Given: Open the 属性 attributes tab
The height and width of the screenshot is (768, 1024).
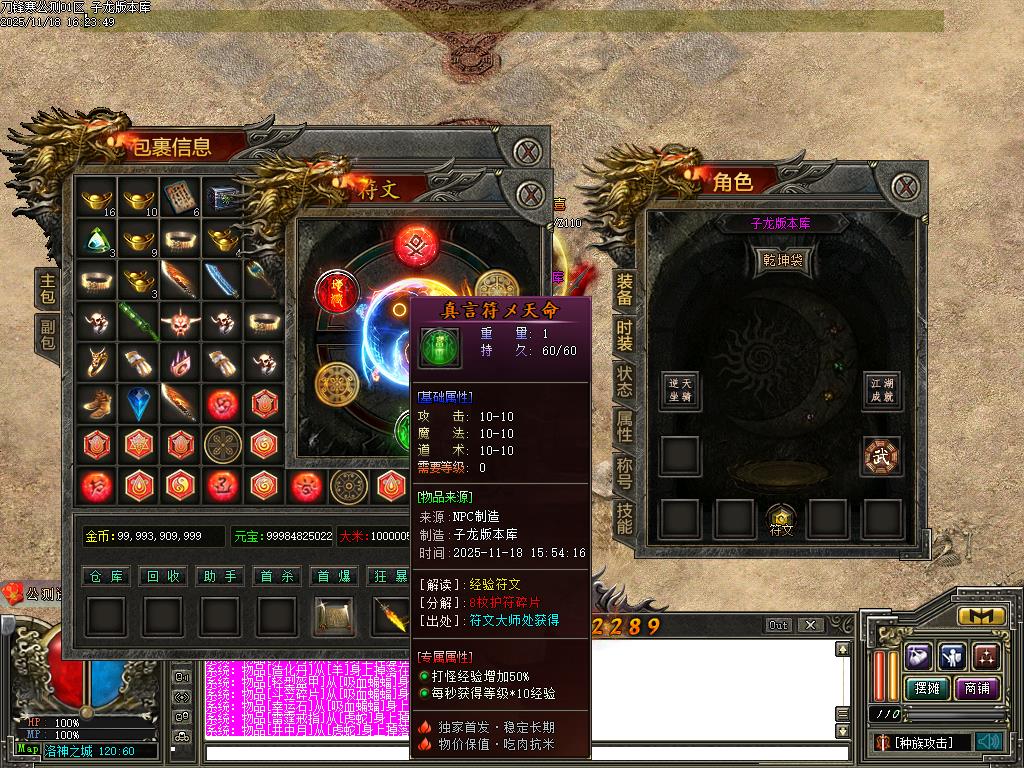Looking at the screenshot, I should pyautogui.click(x=624, y=425).
